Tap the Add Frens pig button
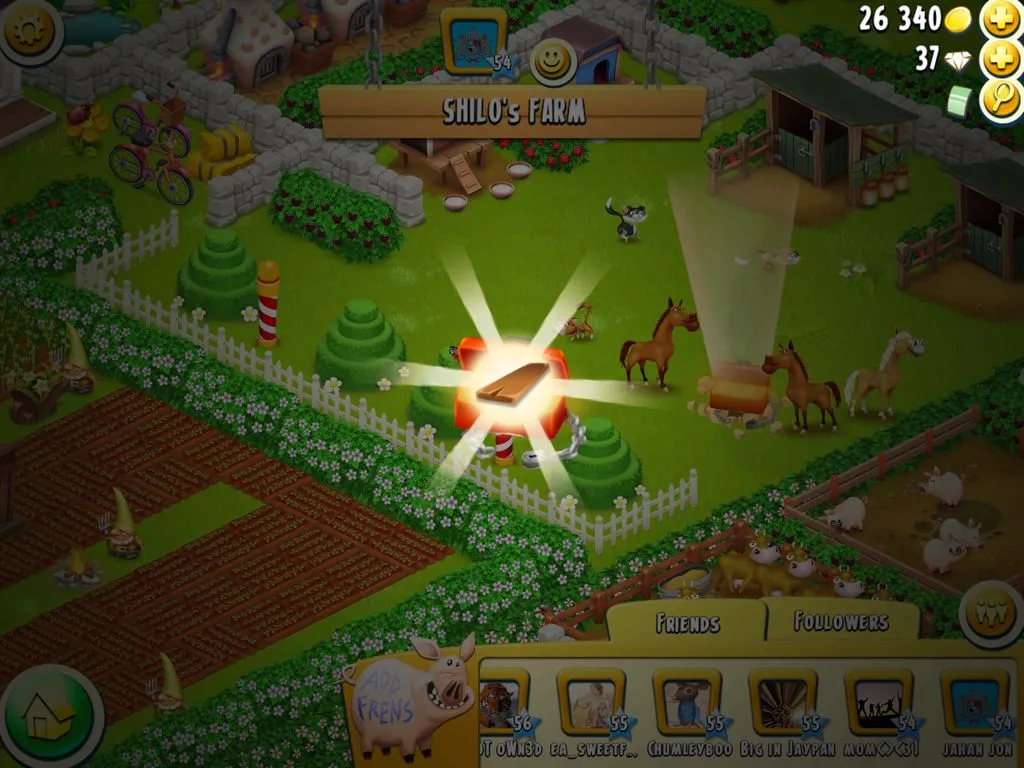Viewport: 1024px width, 768px height. coord(412,697)
